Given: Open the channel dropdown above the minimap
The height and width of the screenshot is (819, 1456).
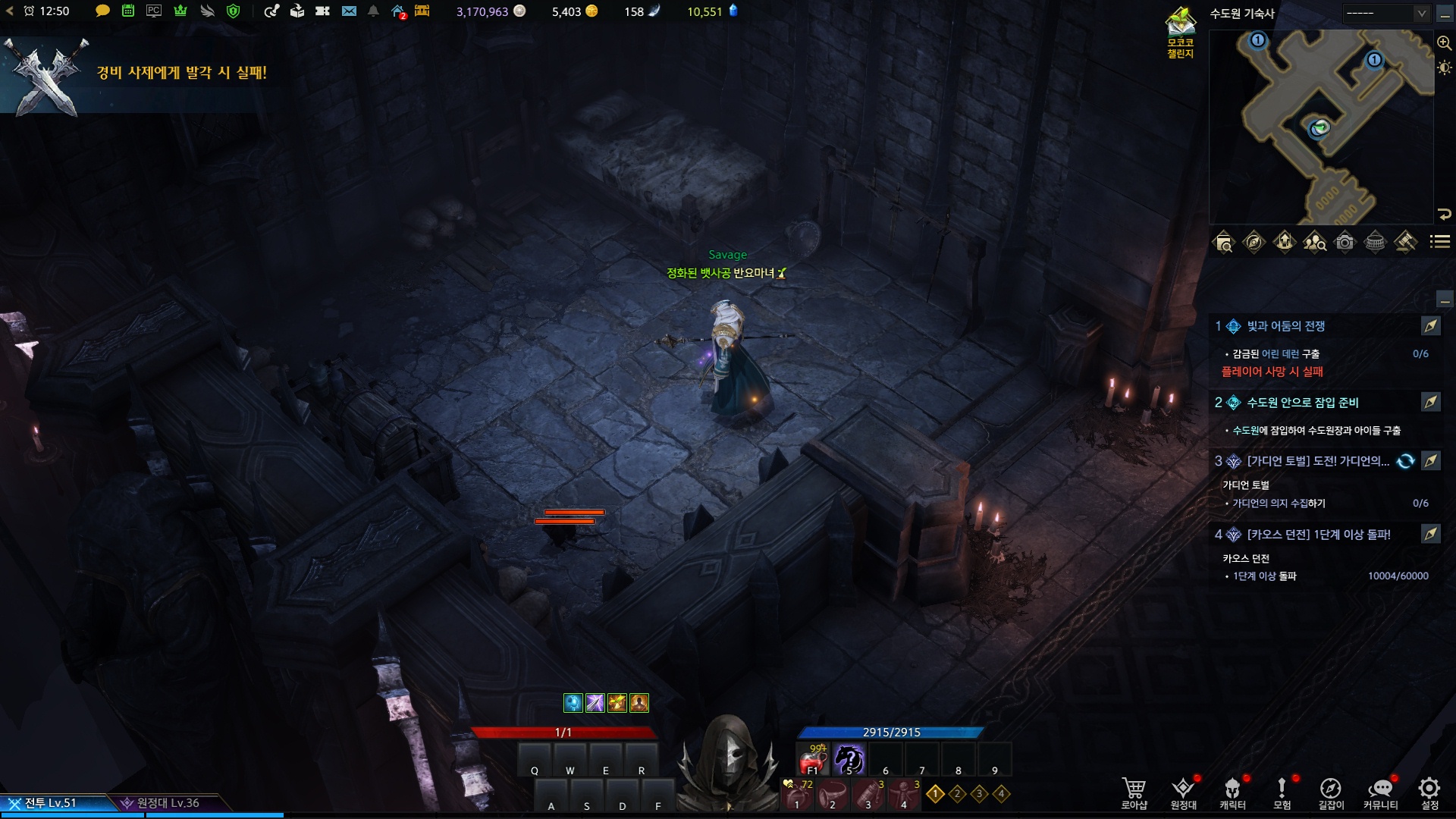Looking at the screenshot, I should click(1385, 14).
